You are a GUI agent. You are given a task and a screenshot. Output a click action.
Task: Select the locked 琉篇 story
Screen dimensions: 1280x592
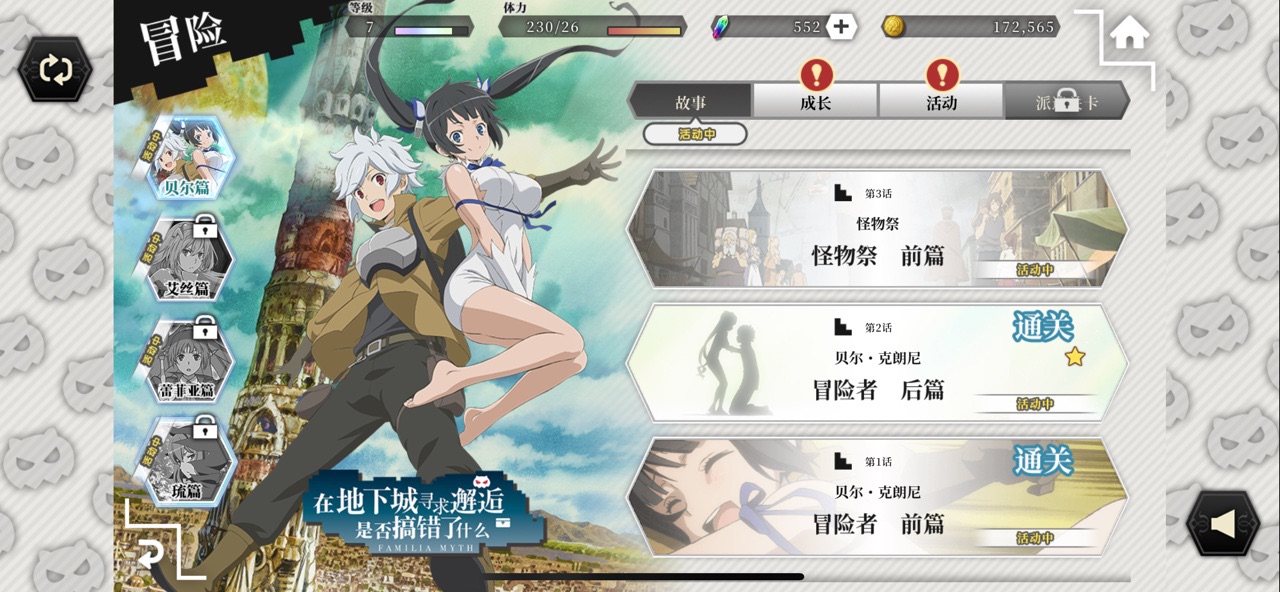tap(187, 462)
